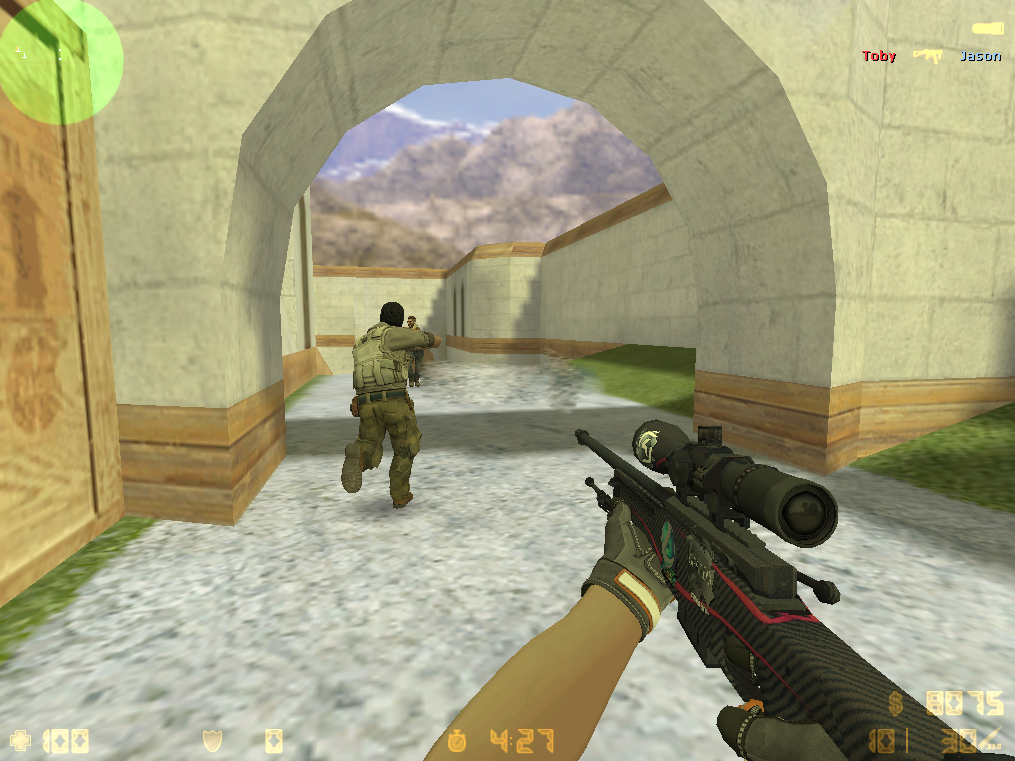Screen dimensions: 1015x761
Task: Select the rifle icon in the kill feed
Action: click(x=927, y=56)
